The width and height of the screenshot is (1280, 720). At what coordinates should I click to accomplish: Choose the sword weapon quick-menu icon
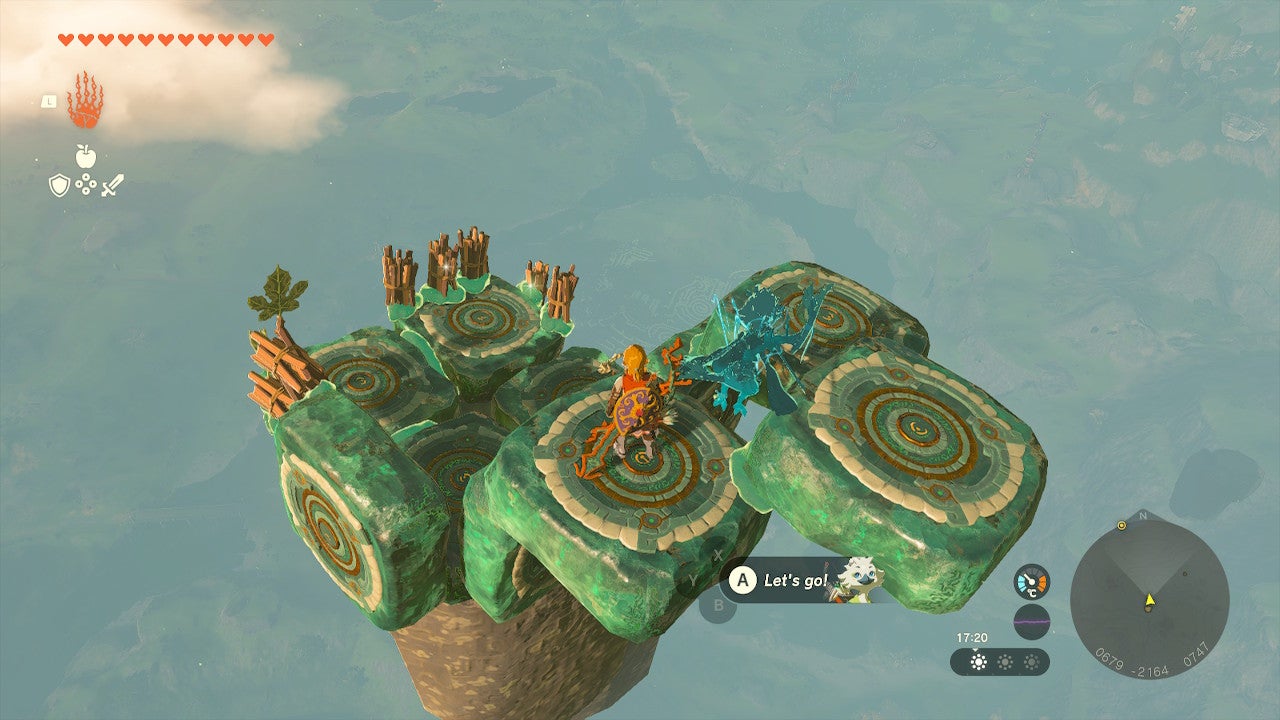tap(112, 185)
